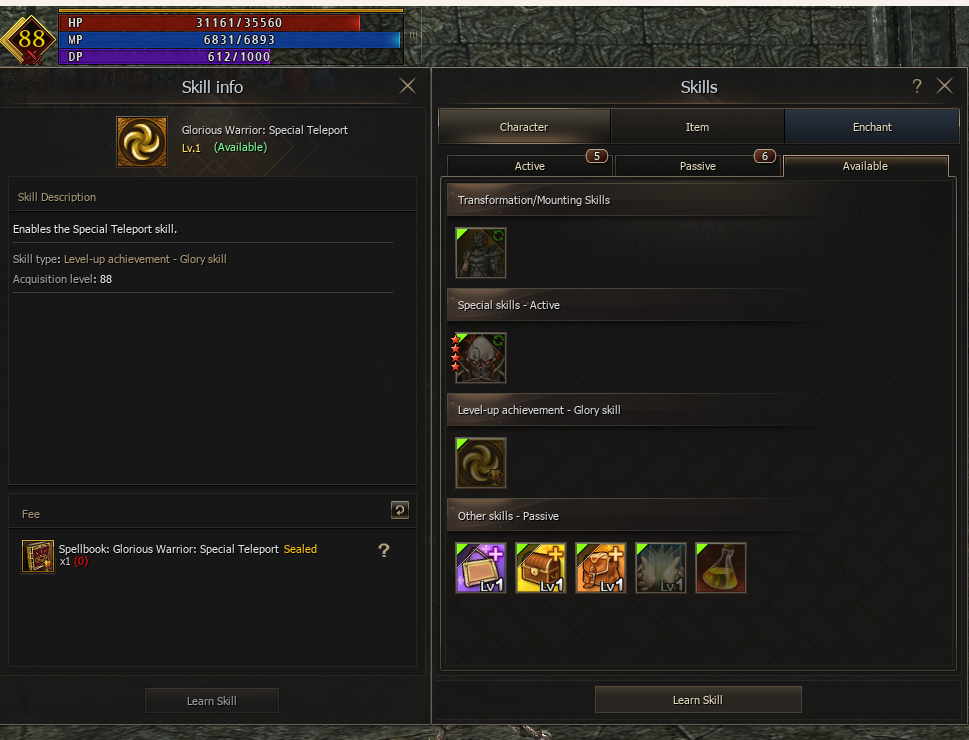Select the armored figure transformation skill icon

[x=481, y=253]
